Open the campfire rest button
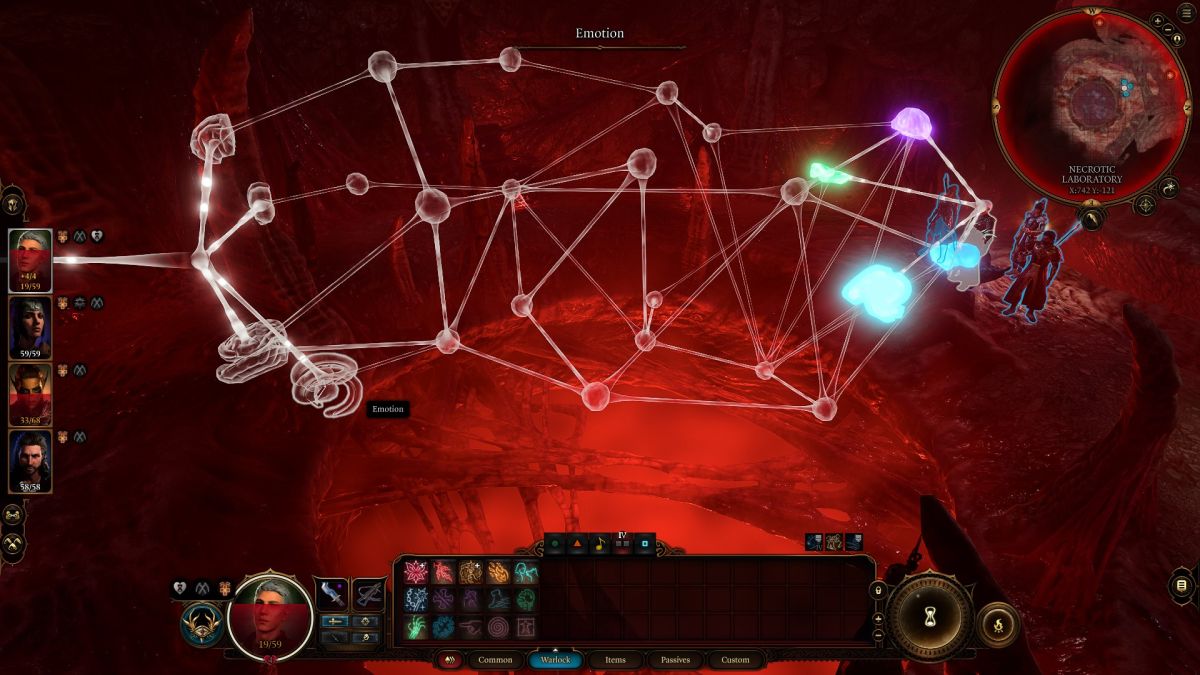 [996, 624]
